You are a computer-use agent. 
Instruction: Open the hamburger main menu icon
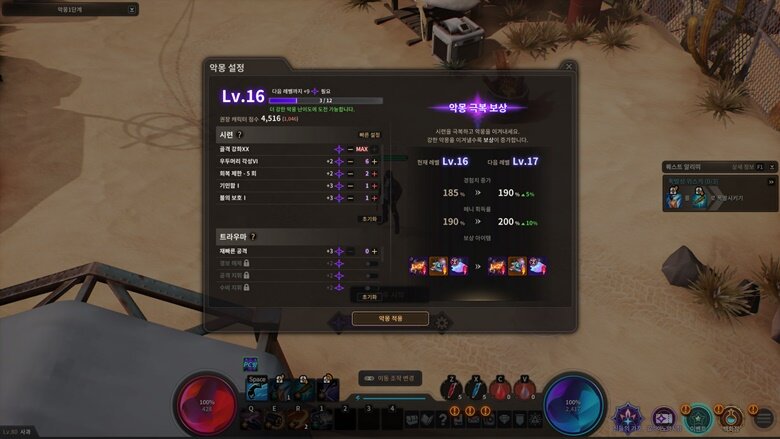[765, 417]
